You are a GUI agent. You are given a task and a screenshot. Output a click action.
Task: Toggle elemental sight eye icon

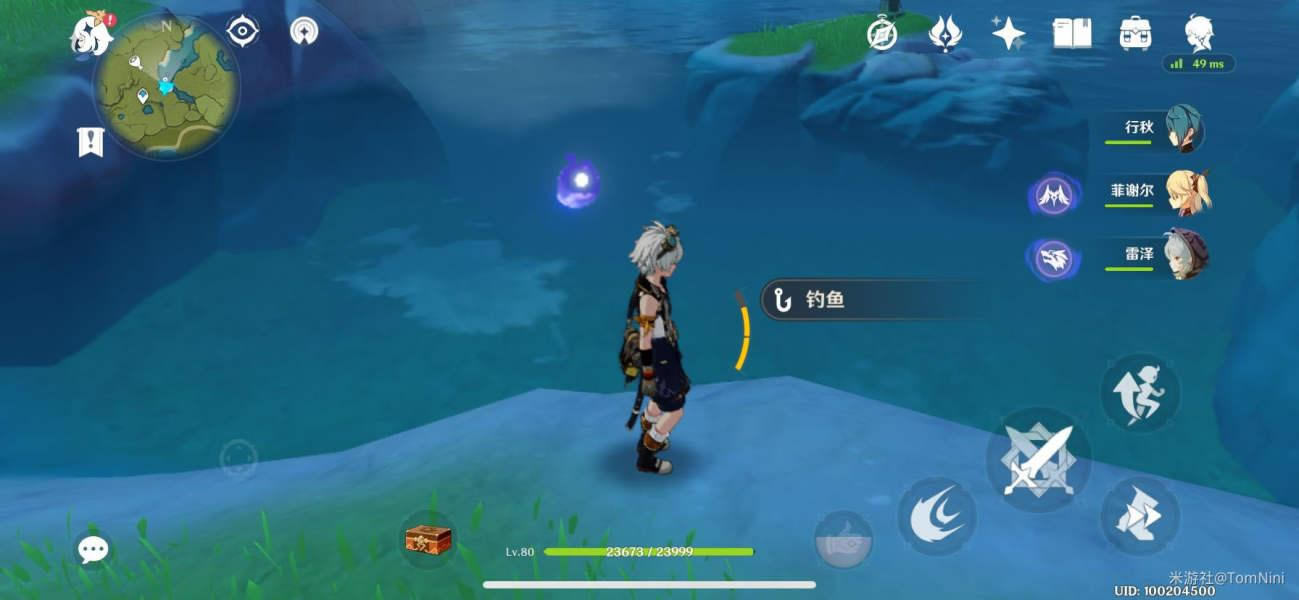(242, 32)
